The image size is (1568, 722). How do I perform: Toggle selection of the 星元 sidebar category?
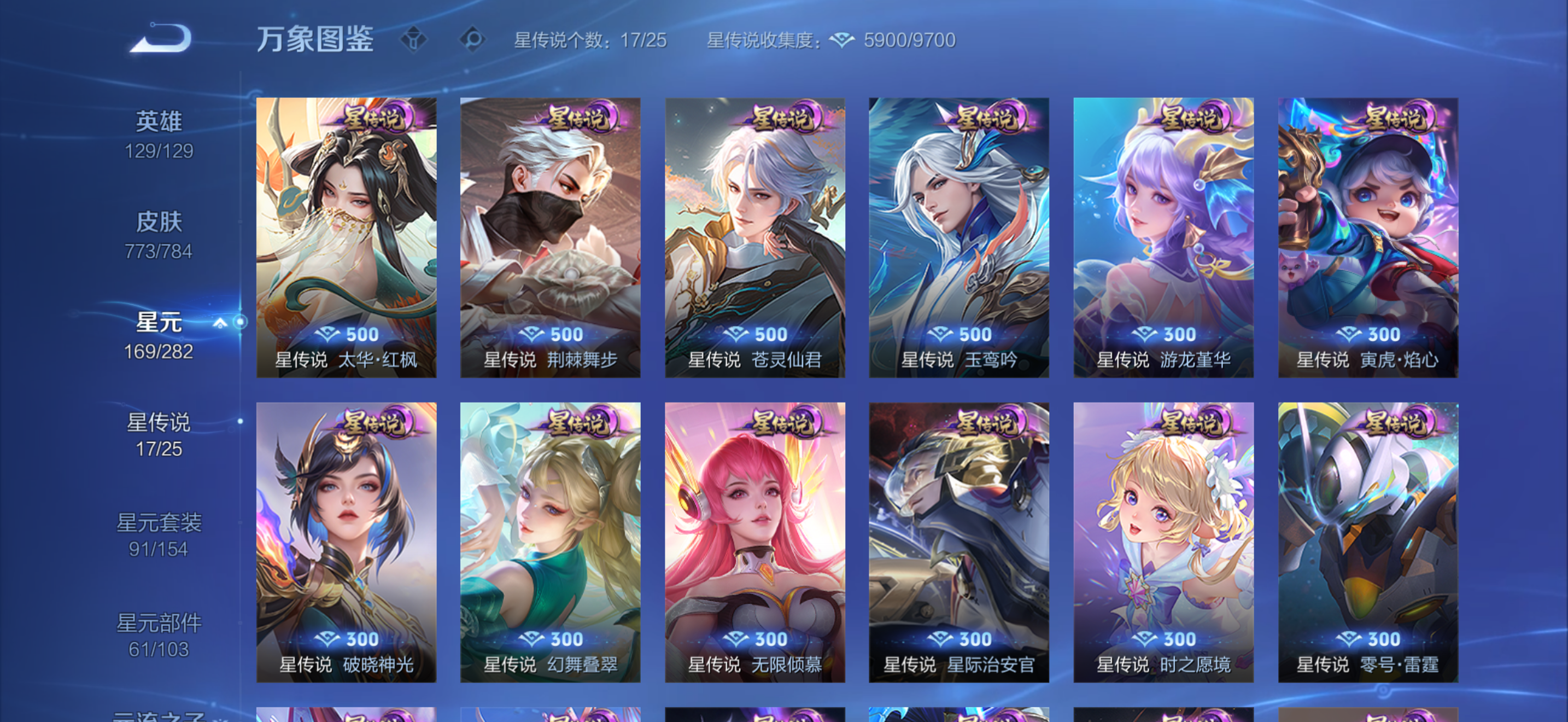click(x=160, y=321)
